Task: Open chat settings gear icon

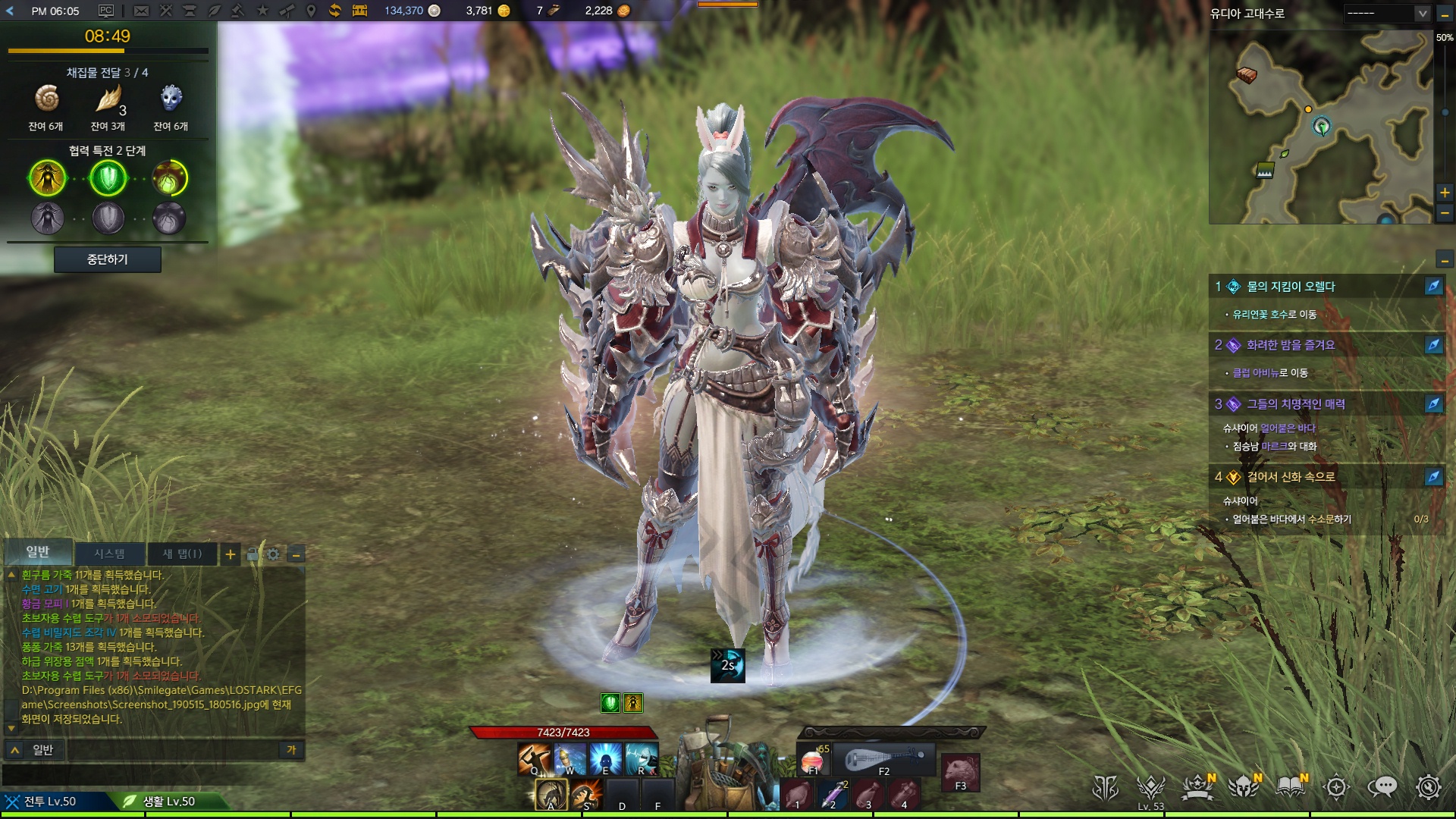Action: tap(273, 554)
